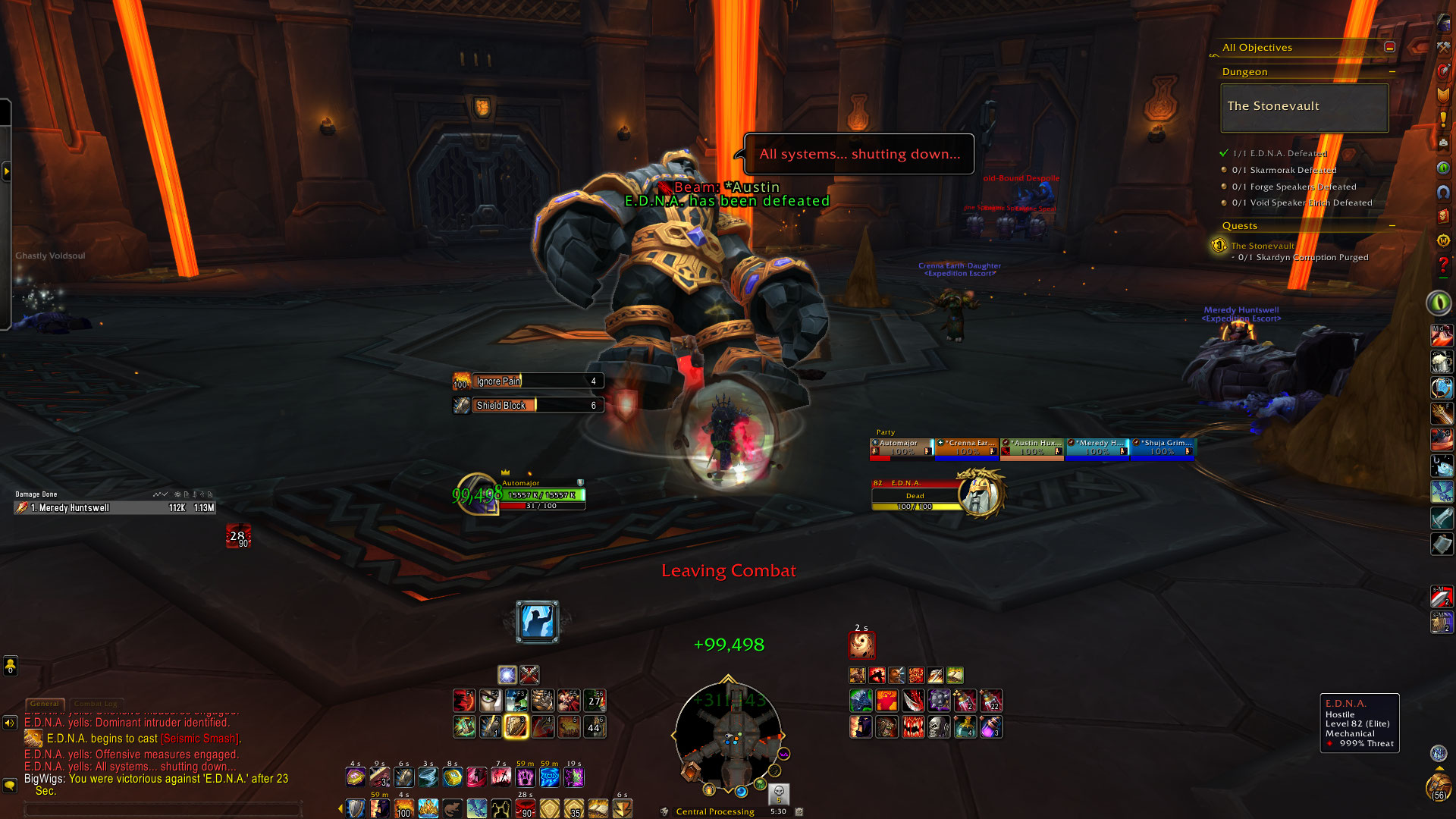The height and width of the screenshot is (819, 1456).
Task: Collapse the Quests section header
Action: click(x=1392, y=226)
